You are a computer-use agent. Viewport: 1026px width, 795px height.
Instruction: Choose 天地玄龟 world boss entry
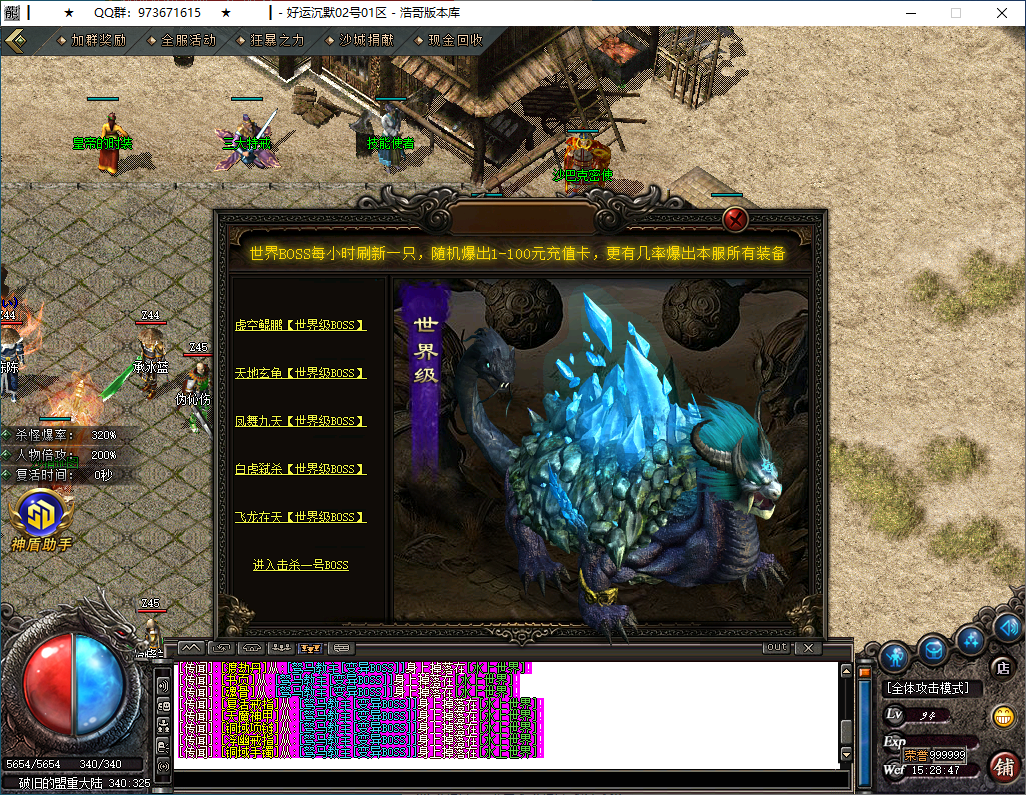click(300, 373)
